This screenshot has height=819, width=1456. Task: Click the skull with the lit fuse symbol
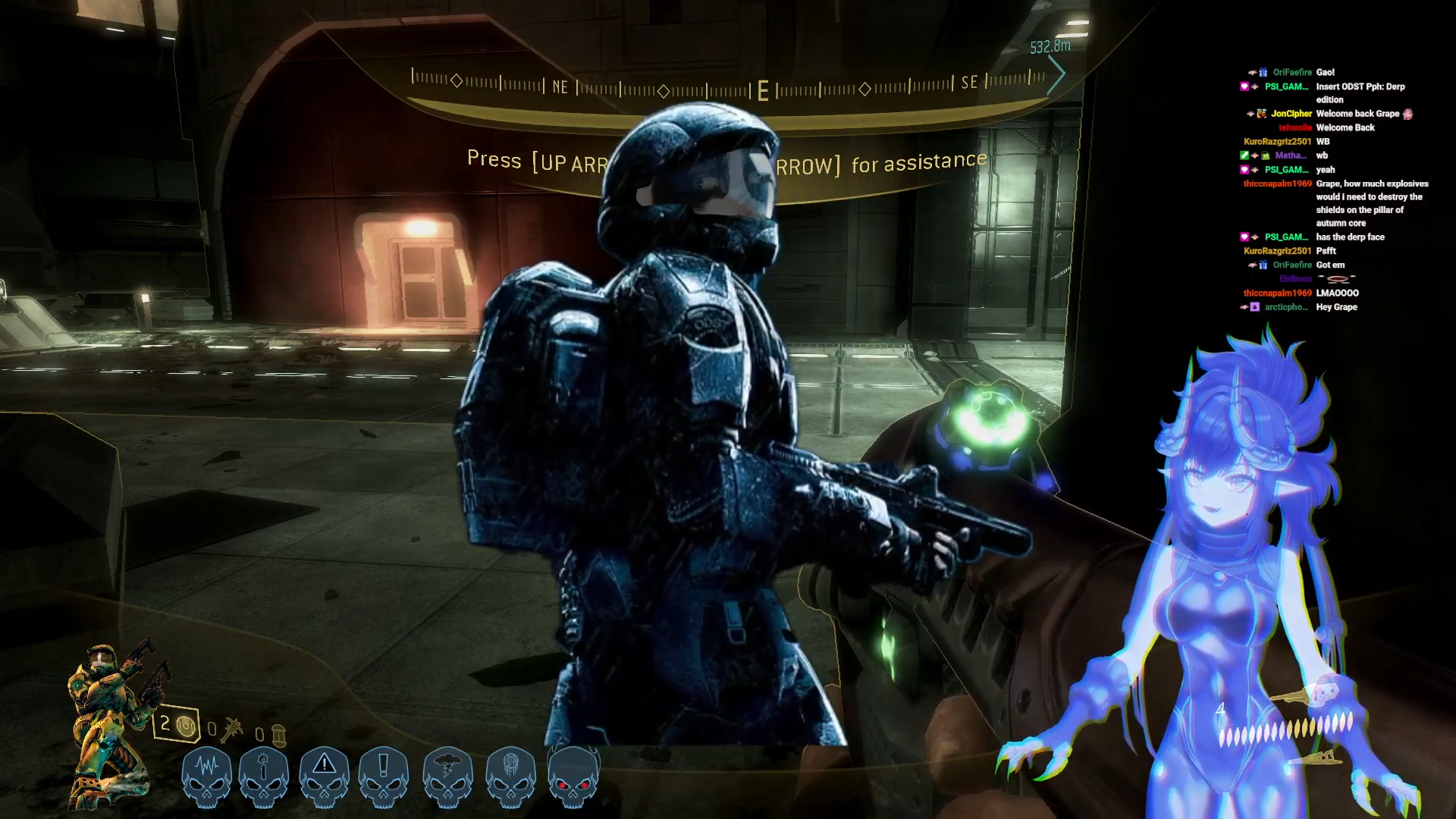click(x=264, y=775)
